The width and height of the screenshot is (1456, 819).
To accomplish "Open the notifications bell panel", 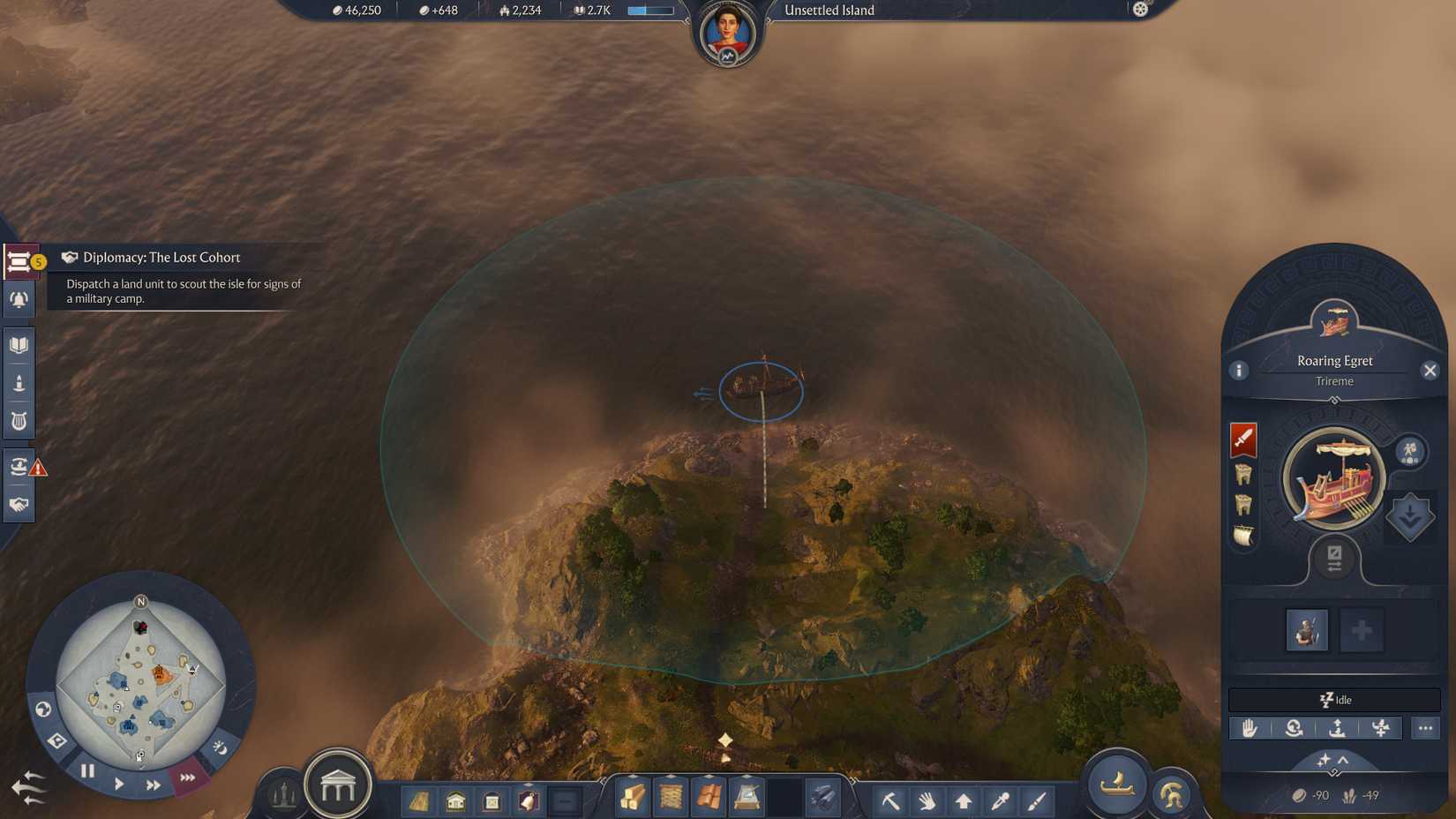I will (x=19, y=299).
